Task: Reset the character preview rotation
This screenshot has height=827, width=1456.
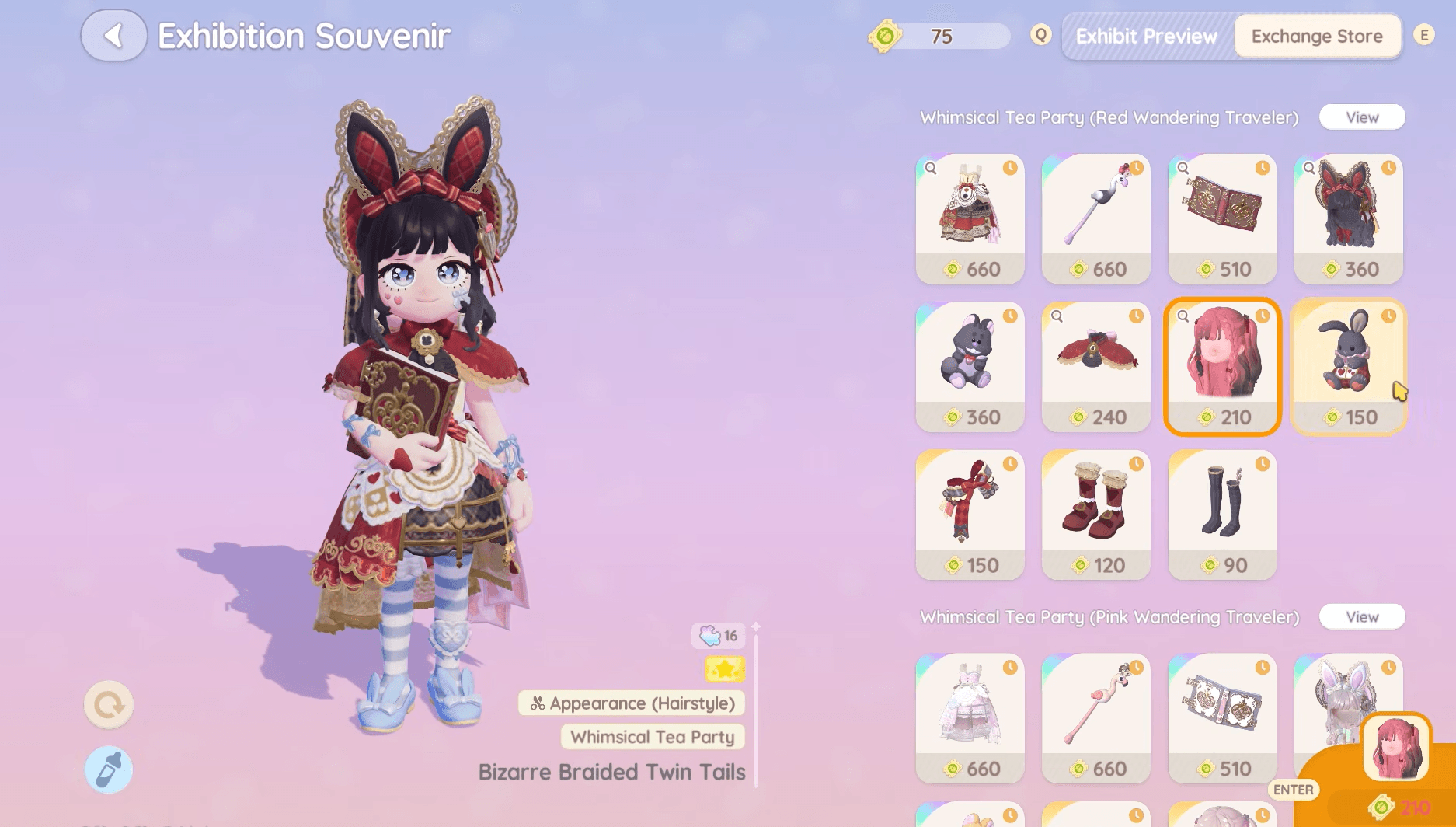Action: click(109, 705)
